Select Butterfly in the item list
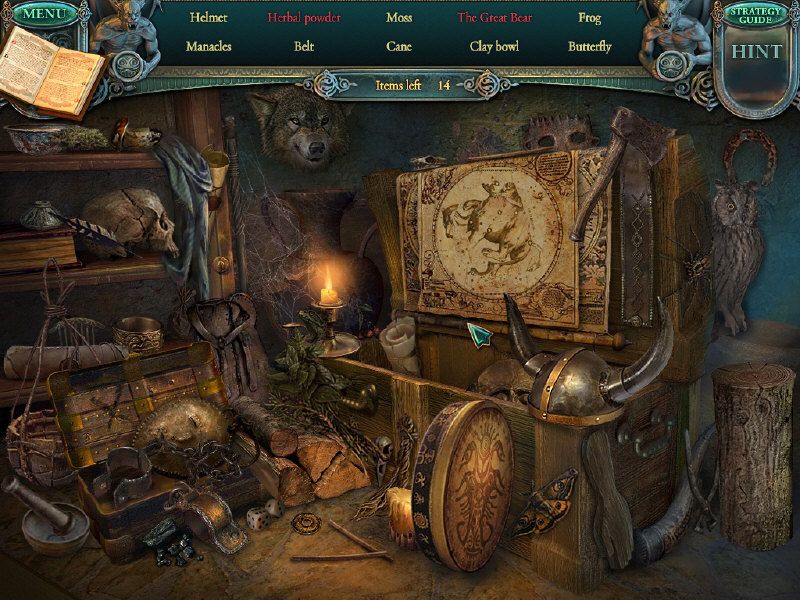Viewport: 800px width, 600px height. tap(589, 46)
